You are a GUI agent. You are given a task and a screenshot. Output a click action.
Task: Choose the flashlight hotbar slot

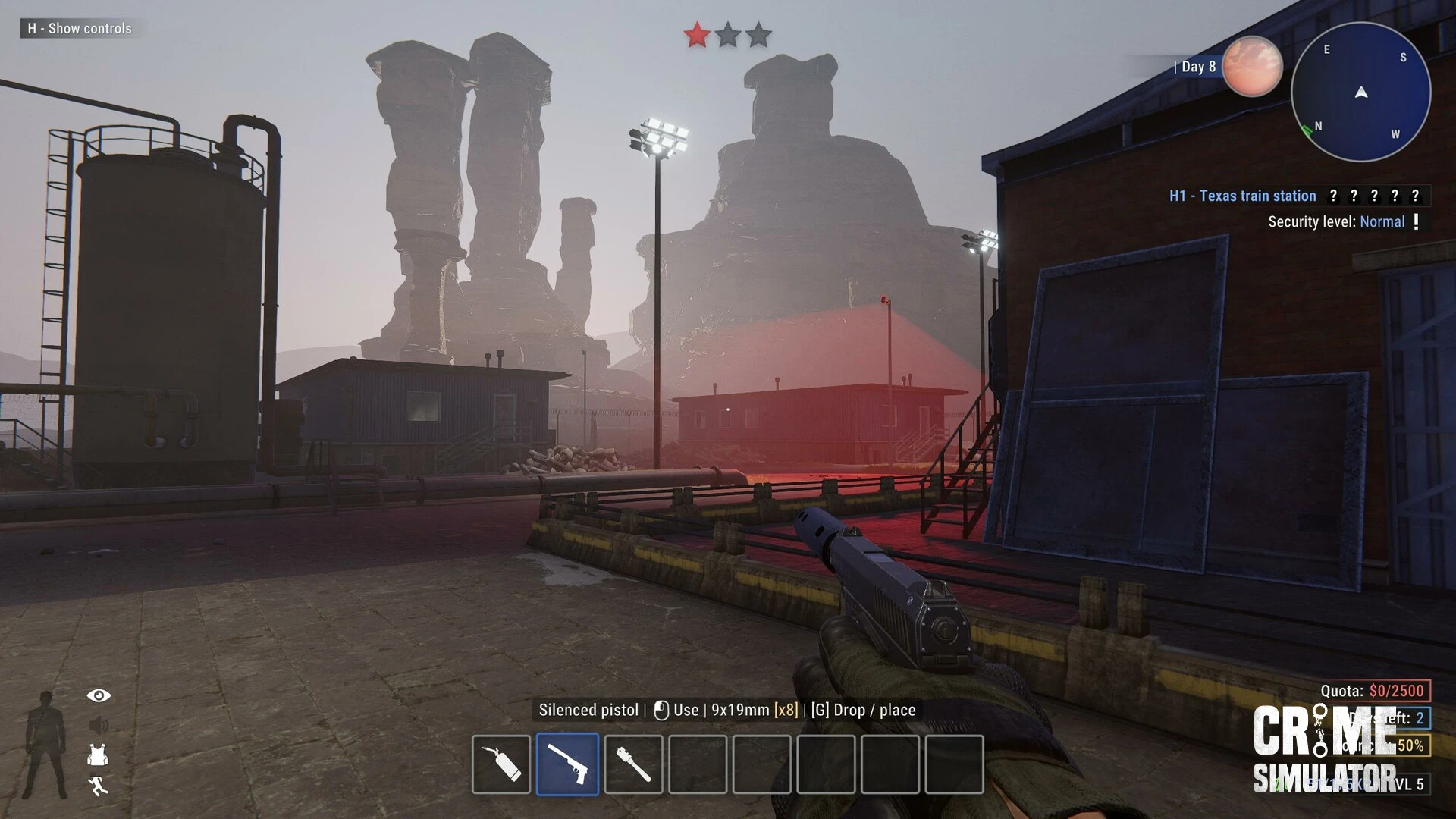(633, 764)
